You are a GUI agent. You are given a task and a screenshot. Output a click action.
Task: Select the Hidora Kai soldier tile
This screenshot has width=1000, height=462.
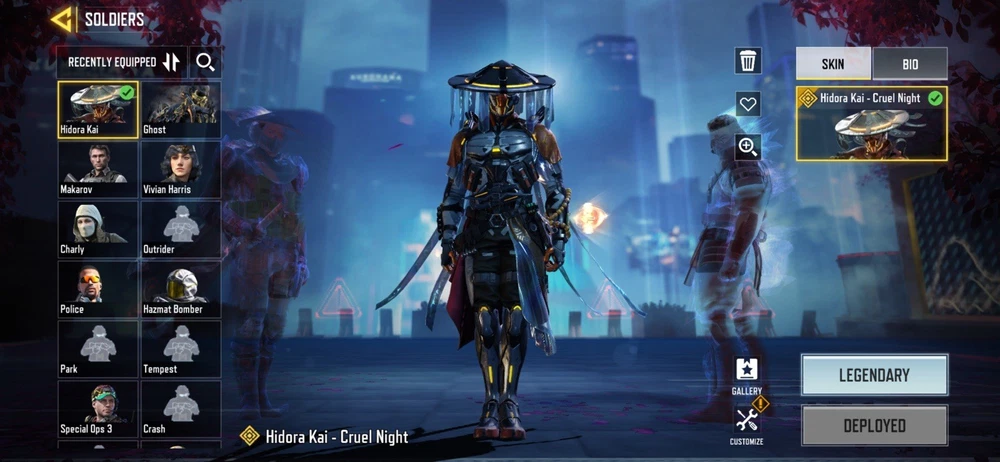(x=98, y=109)
